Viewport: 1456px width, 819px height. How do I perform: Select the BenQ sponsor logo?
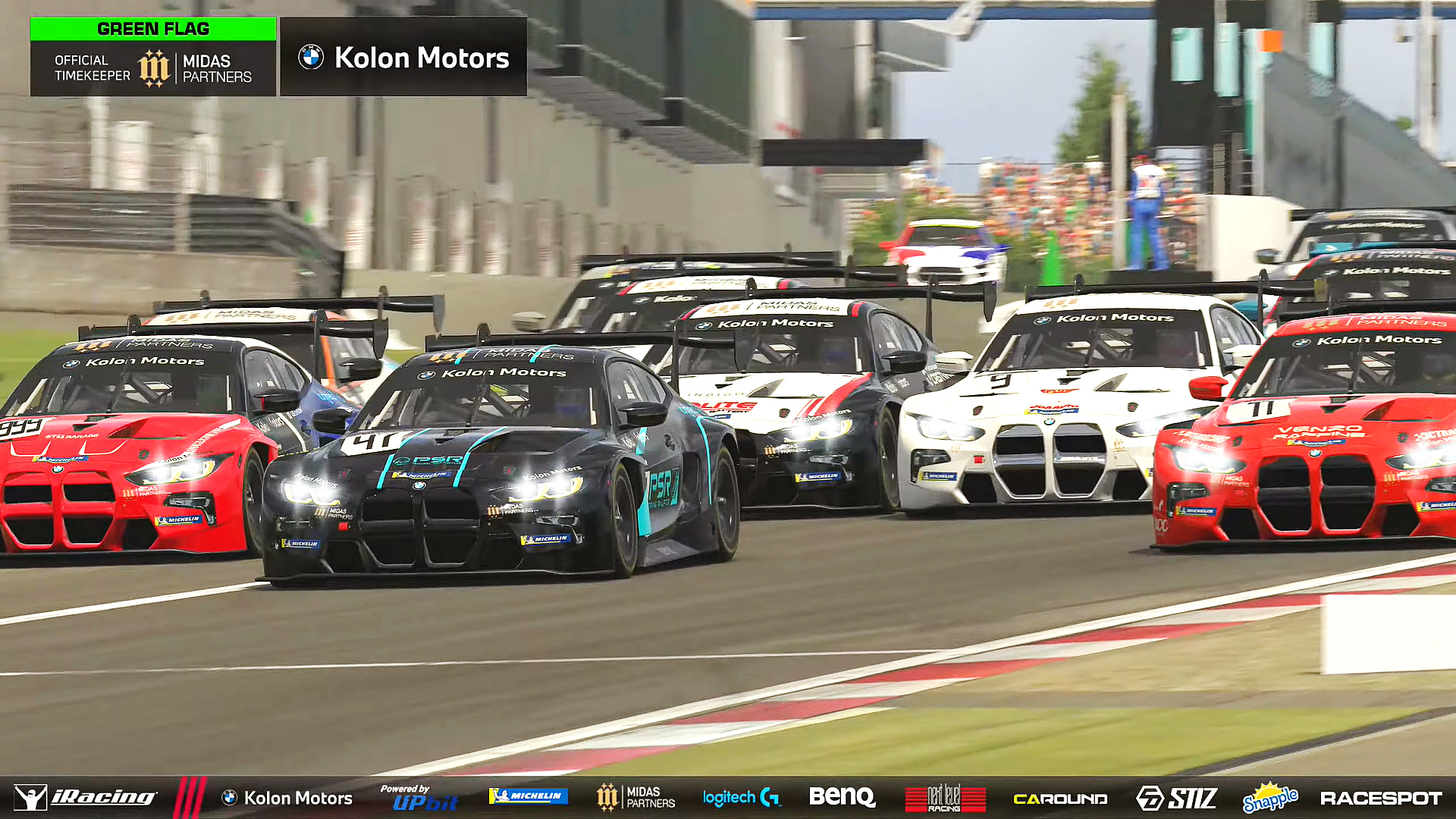[842, 797]
